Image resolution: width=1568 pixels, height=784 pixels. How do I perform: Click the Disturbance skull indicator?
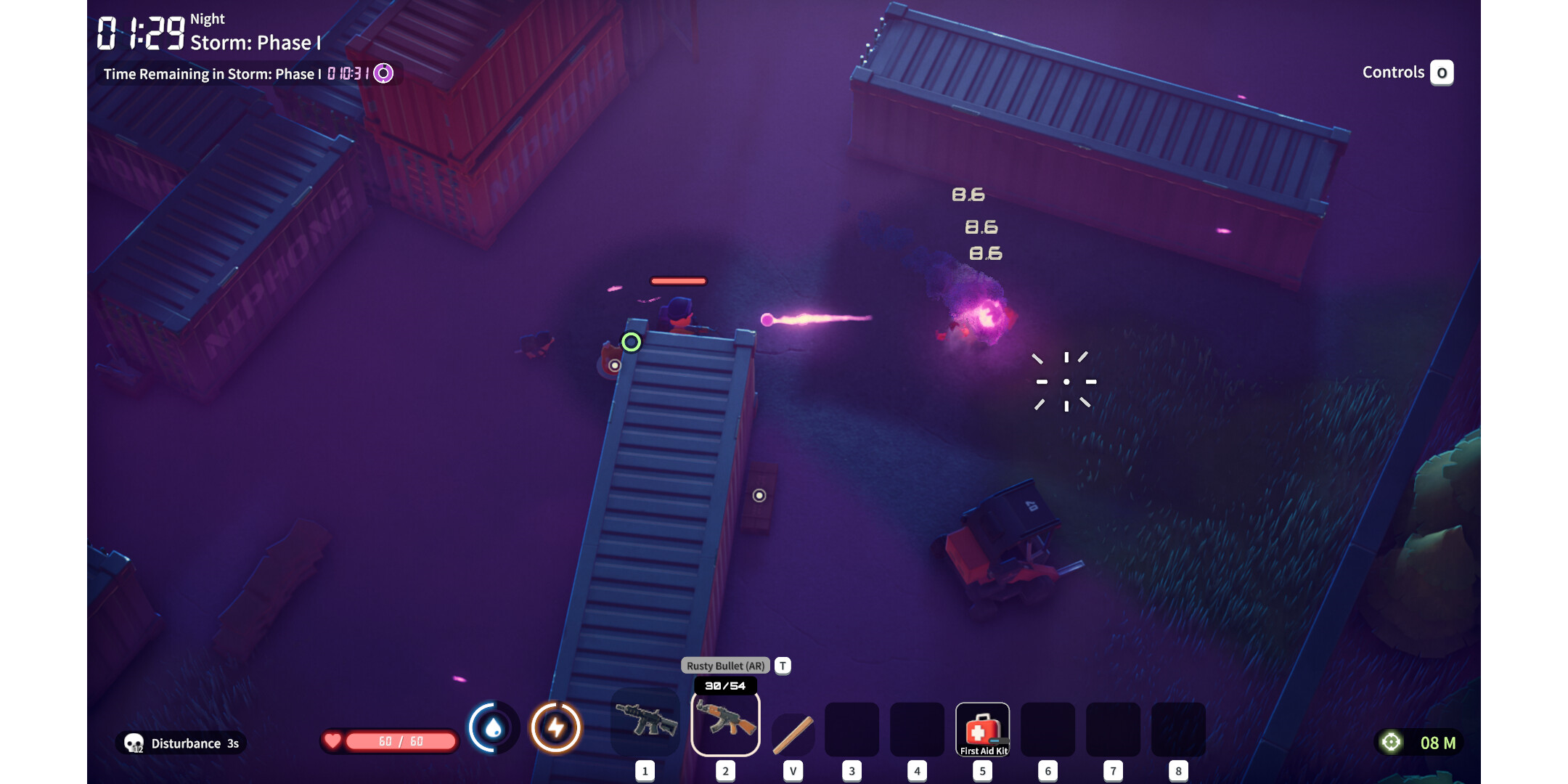coord(134,743)
